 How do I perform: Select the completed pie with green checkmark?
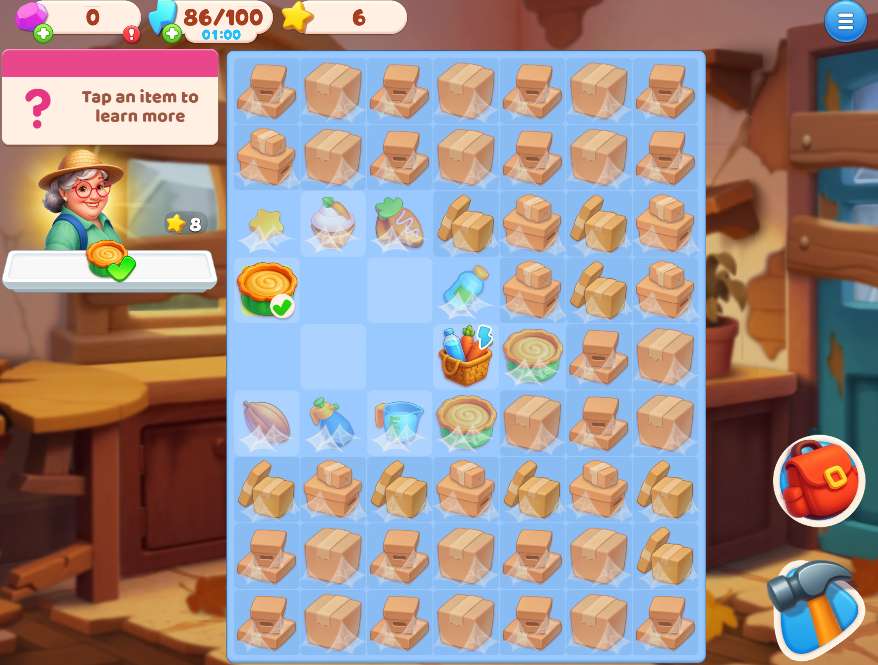267,289
